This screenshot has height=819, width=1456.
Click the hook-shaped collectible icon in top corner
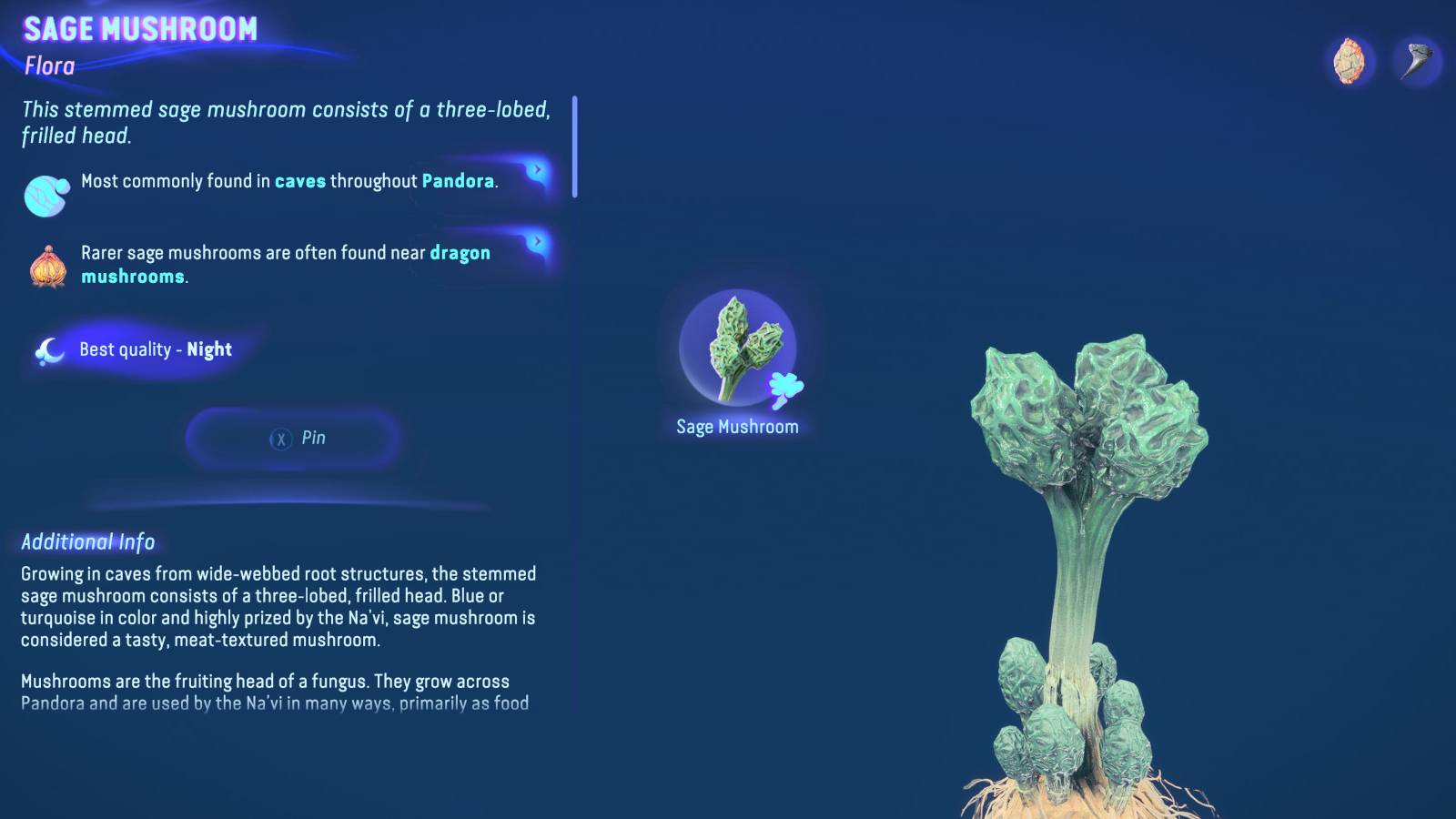coord(1418,59)
